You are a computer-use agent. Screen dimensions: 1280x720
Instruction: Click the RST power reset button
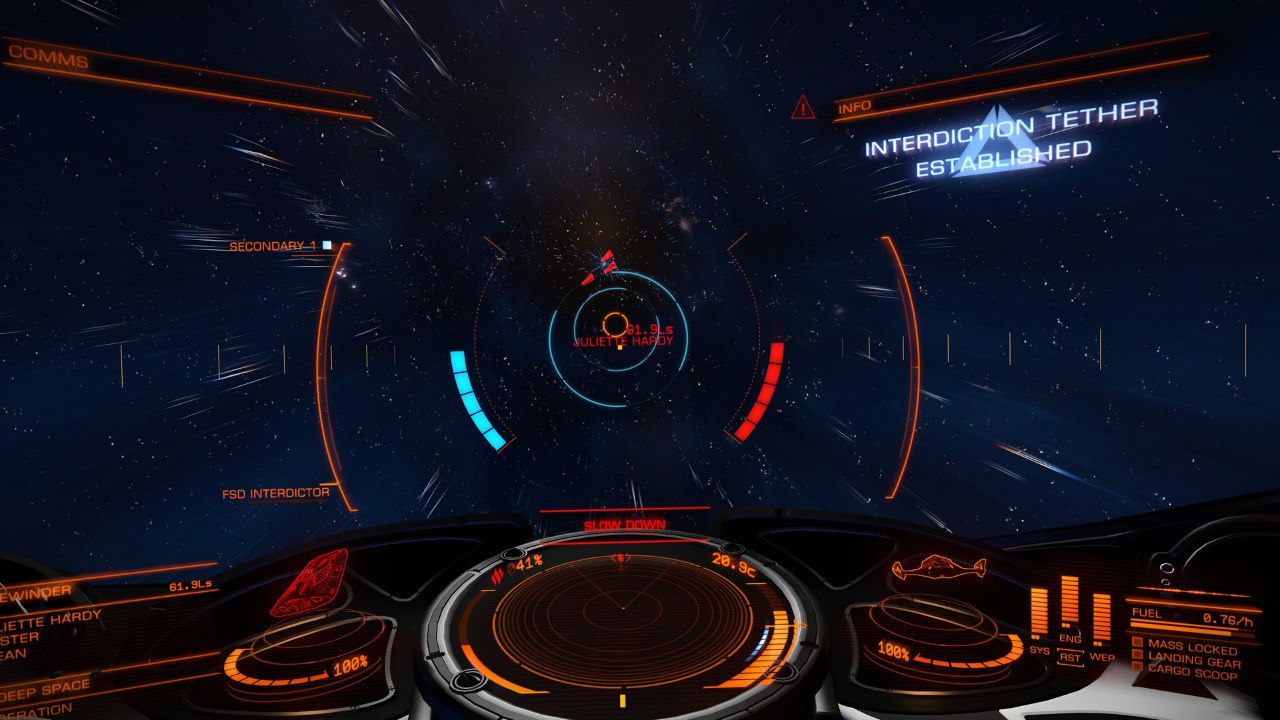coord(1070,658)
